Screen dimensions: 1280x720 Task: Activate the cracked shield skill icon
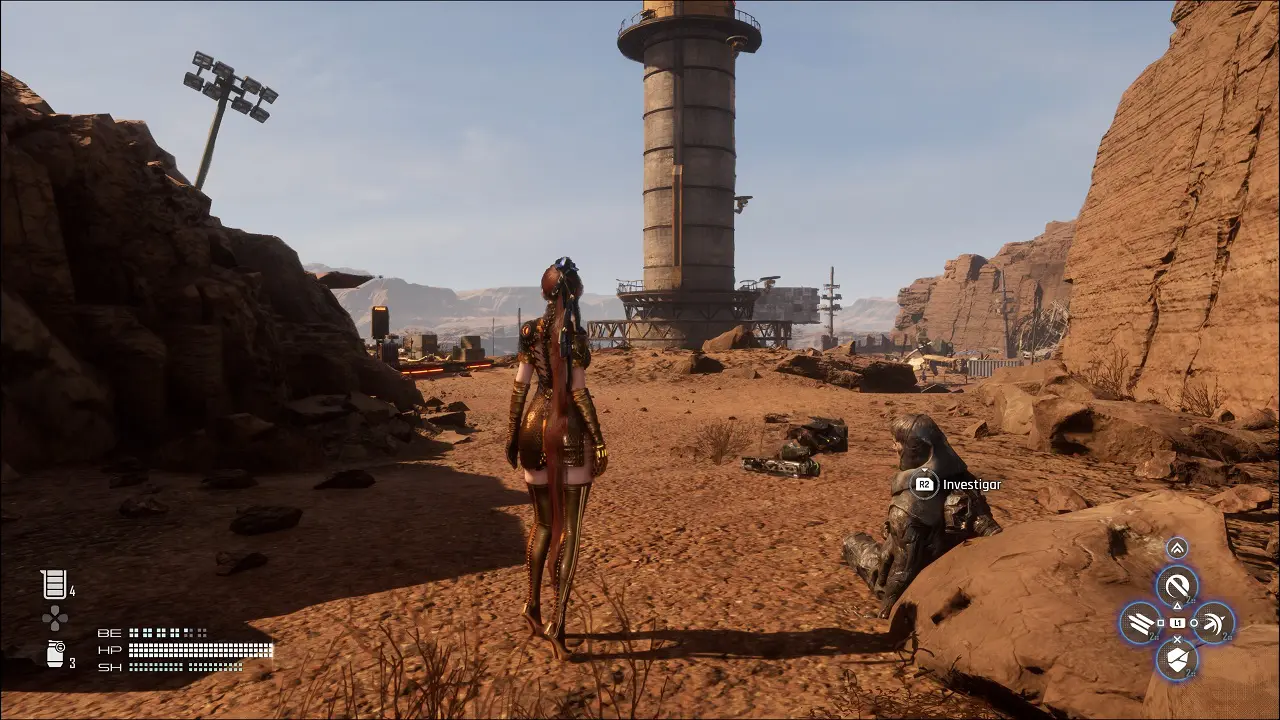pyautogui.click(x=1177, y=659)
